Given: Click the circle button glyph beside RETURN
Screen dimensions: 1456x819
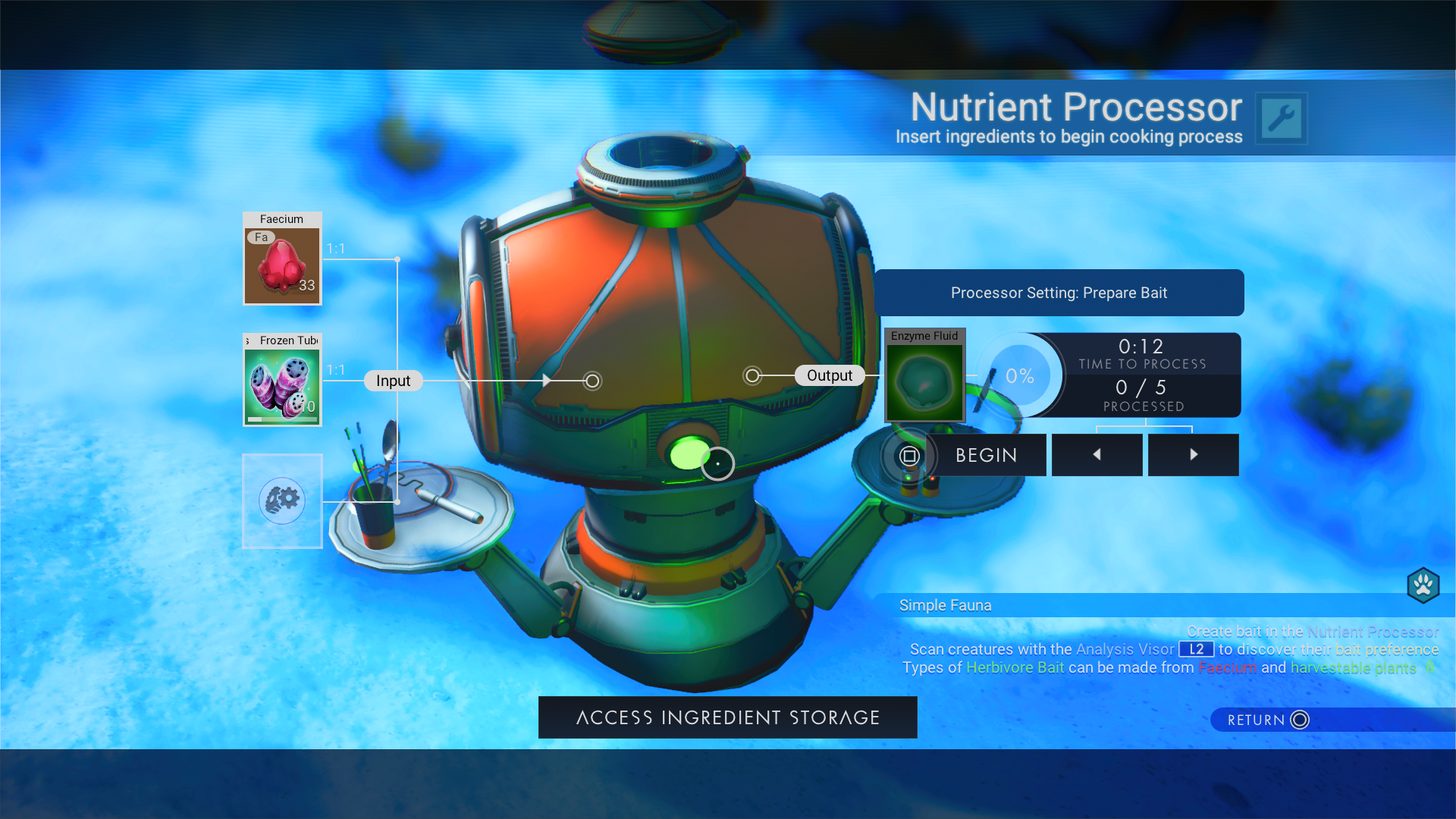Looking at the screenshot, I should [1298, 720].
